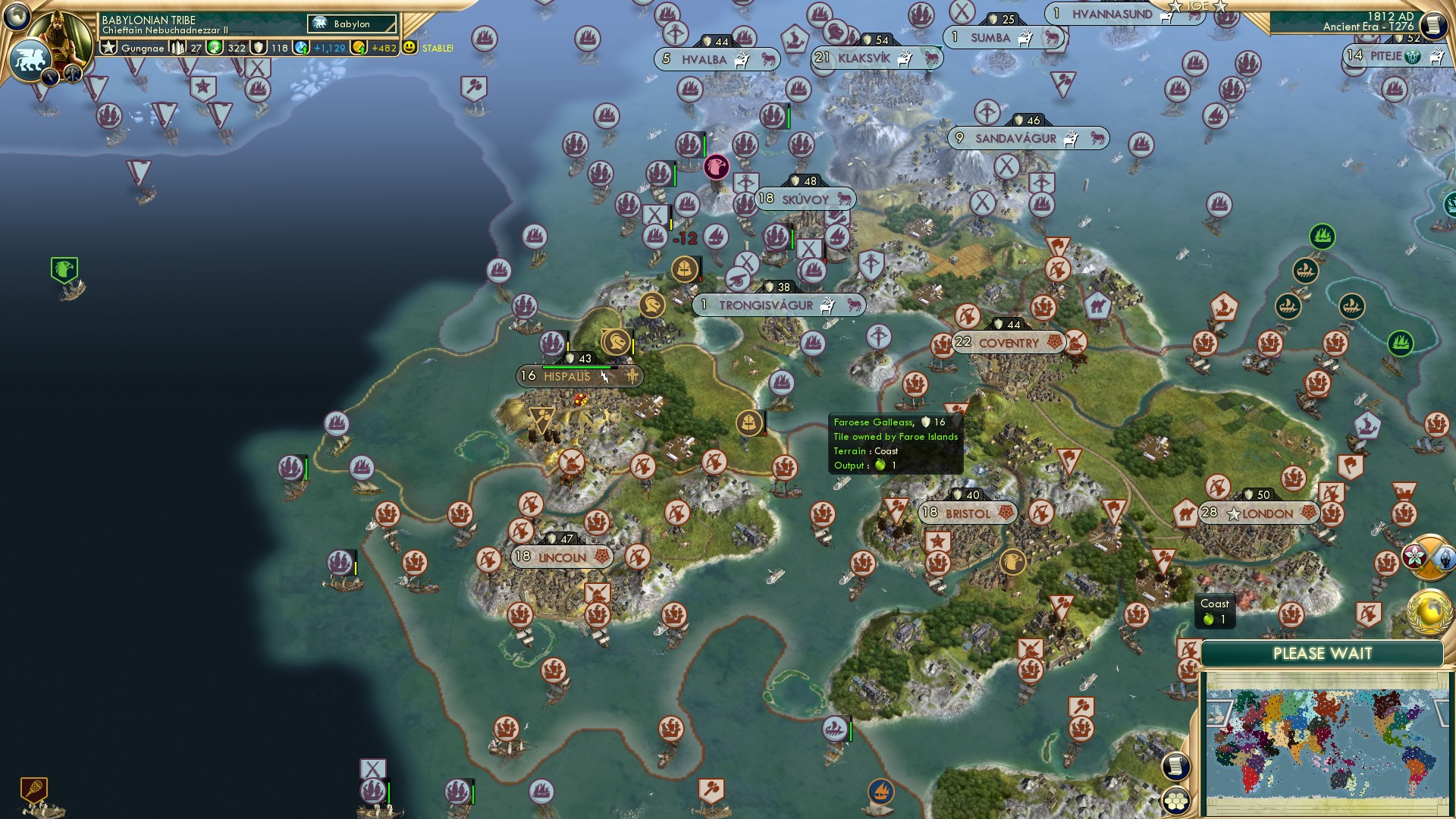
Task: Expand the Gungnae score ribbon
Action: 136,49
